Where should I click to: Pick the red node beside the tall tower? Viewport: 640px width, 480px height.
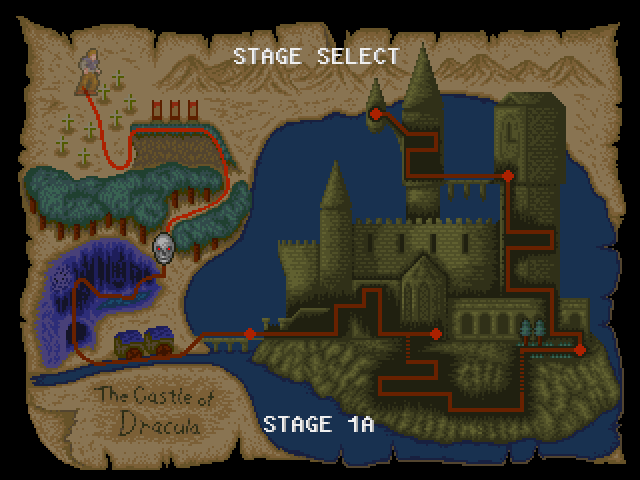[x=507, y=176]
